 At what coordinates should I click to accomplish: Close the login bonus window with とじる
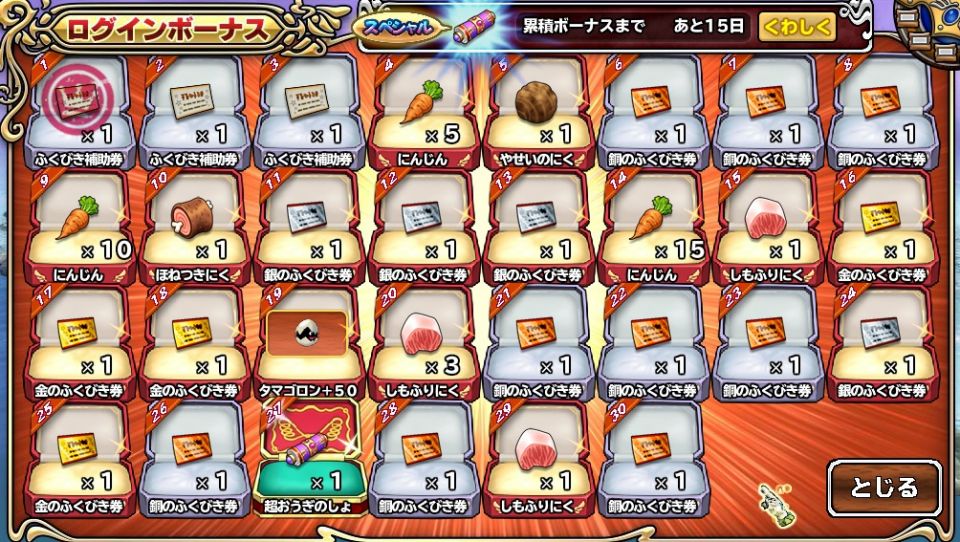[883, 488]
